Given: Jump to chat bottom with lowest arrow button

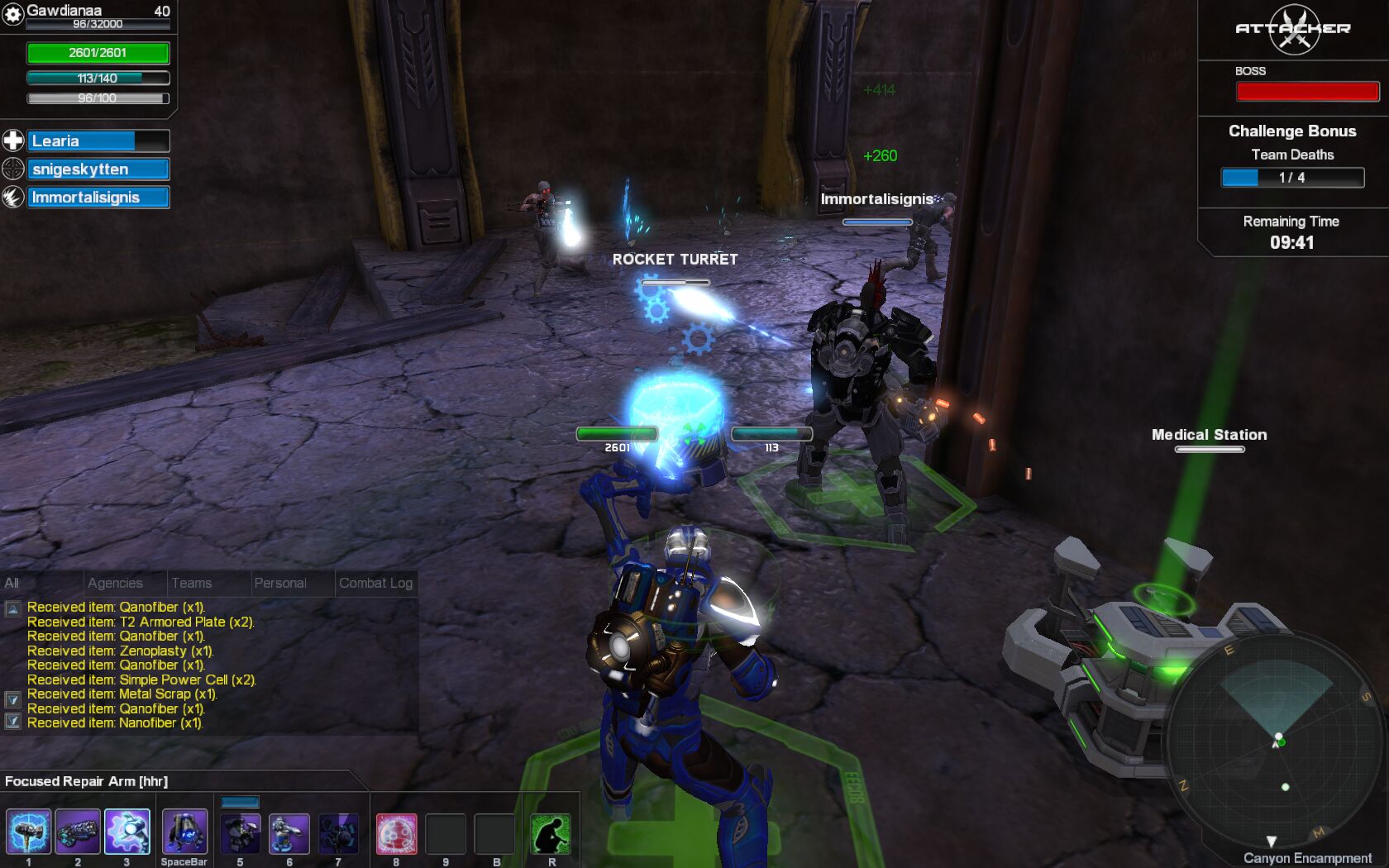Looking at the screenshot, I should click(x=13, y=721).
